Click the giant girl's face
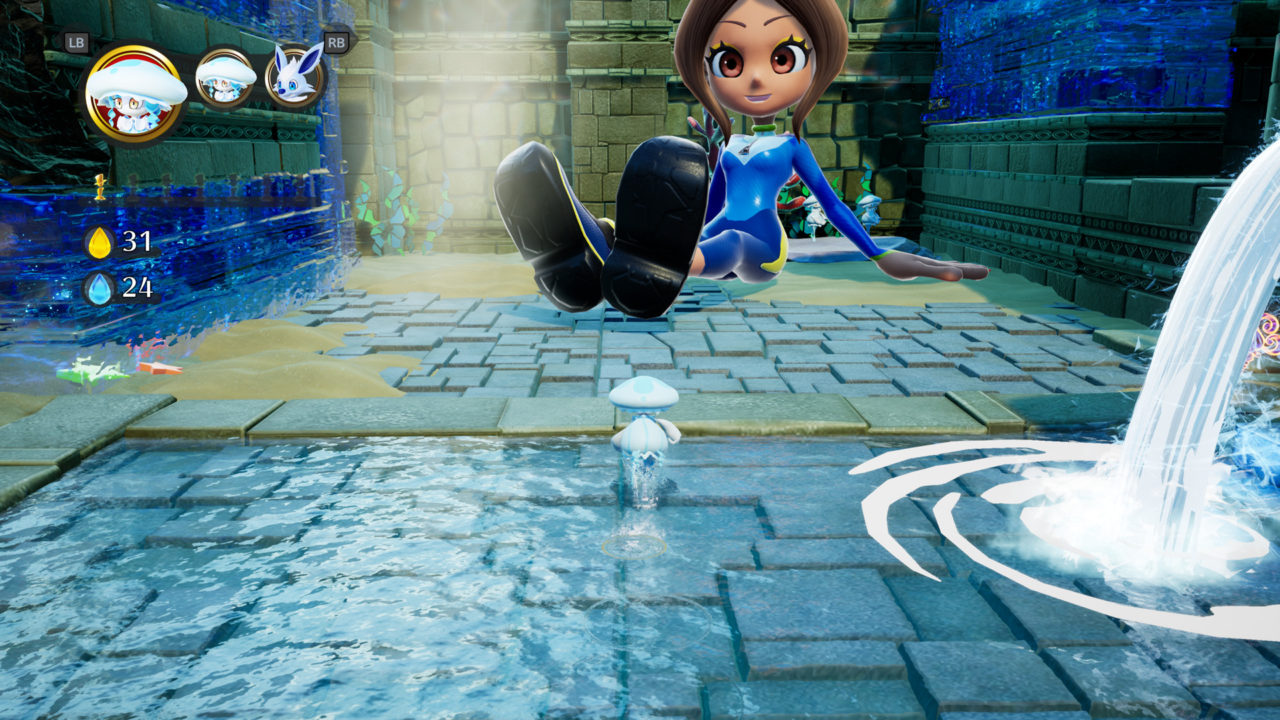The image size is (1280, 720). coord(756,65)
